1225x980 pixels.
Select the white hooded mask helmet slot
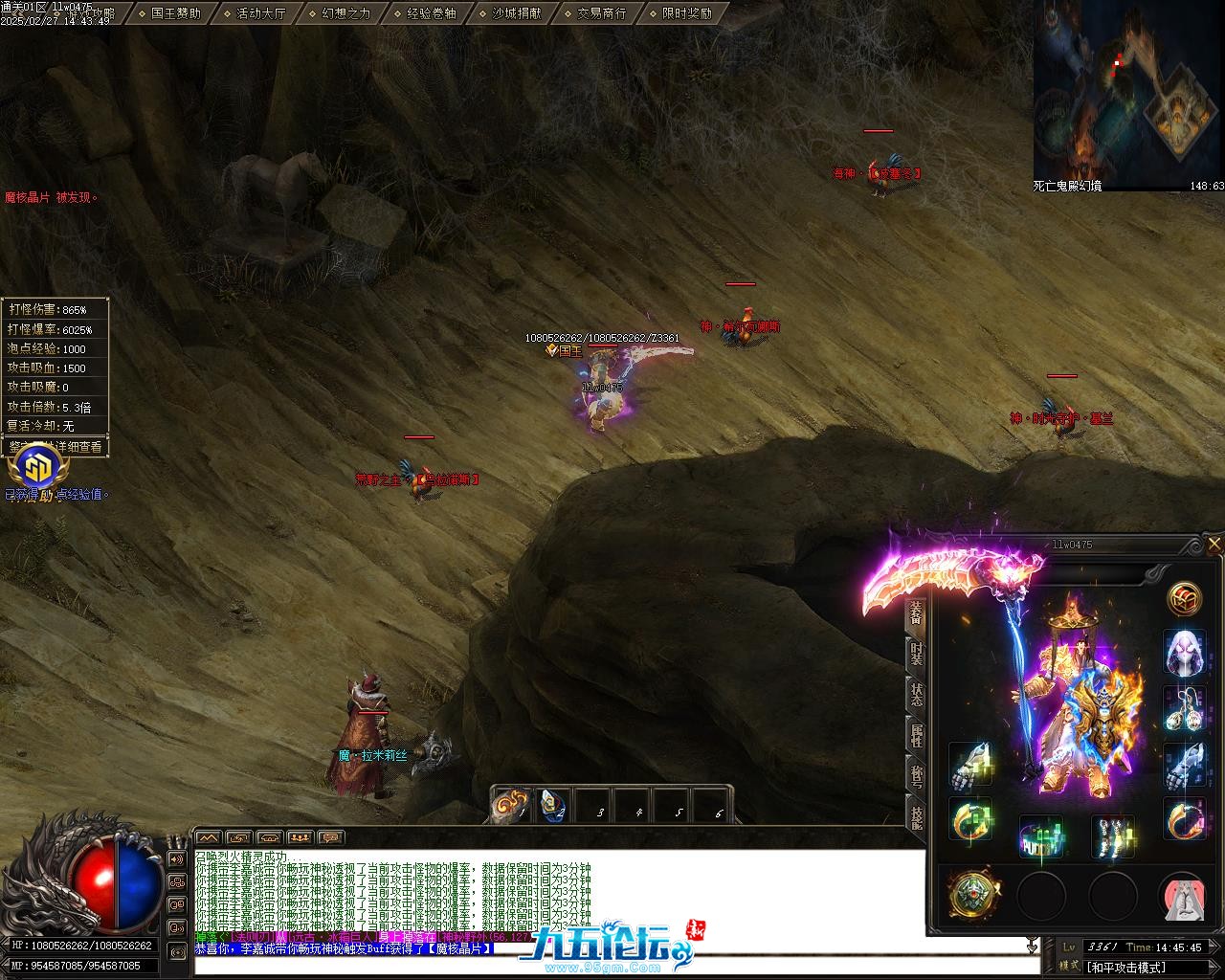(x=1184, y=654)
